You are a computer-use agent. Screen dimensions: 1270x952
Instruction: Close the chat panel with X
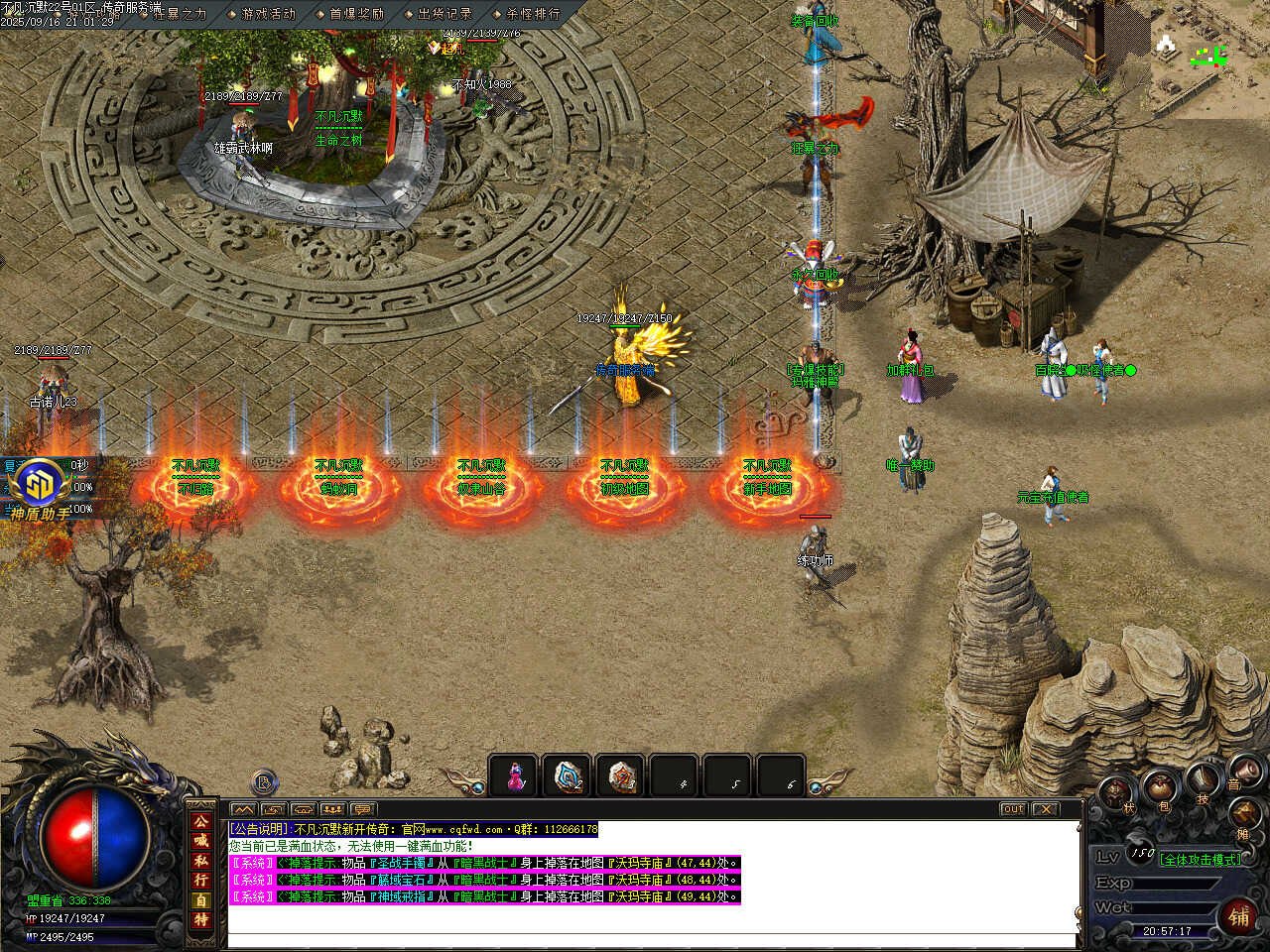[1046, 809]
